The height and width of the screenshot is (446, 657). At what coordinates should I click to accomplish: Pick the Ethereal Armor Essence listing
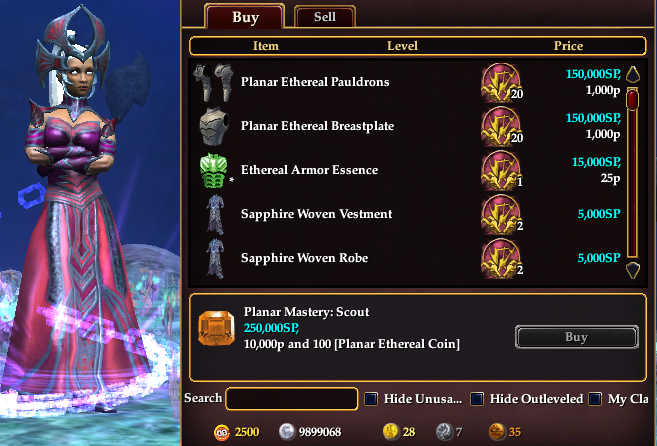309,170
